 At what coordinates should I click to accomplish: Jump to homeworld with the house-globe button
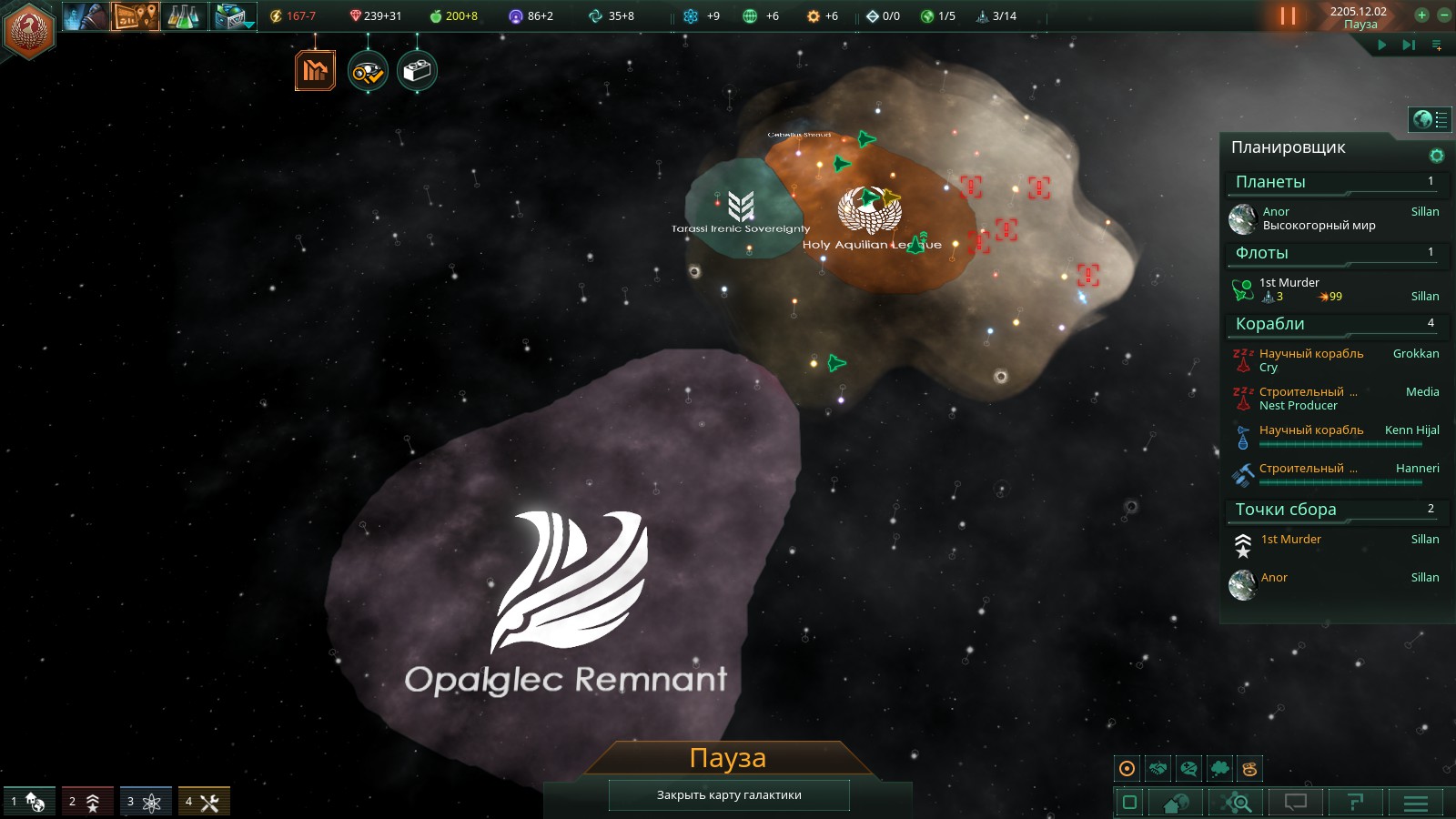[1176, 803]
